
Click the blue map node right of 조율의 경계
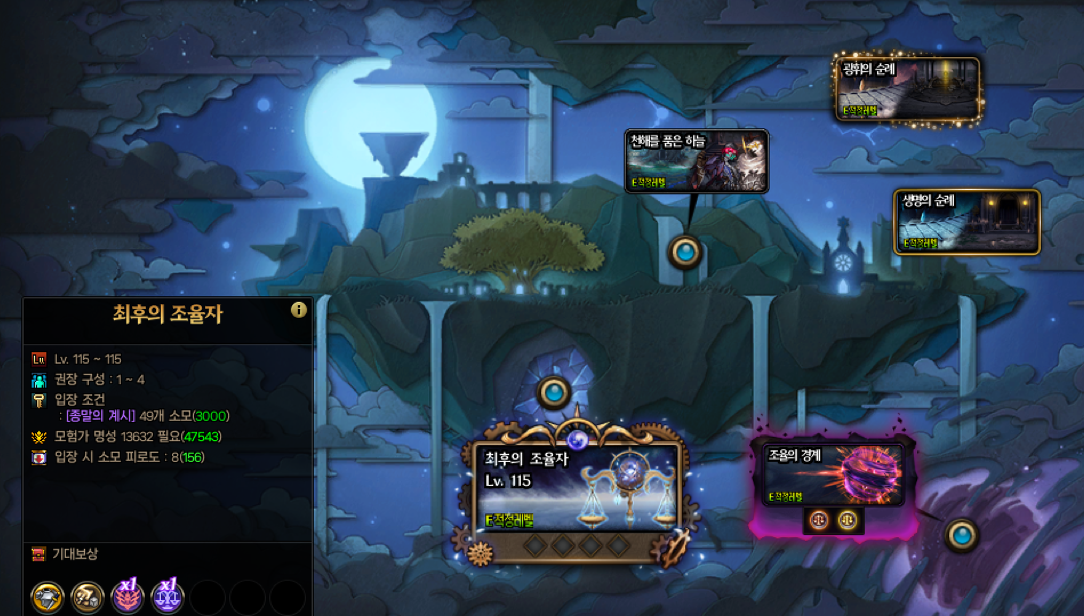[962, 535]
